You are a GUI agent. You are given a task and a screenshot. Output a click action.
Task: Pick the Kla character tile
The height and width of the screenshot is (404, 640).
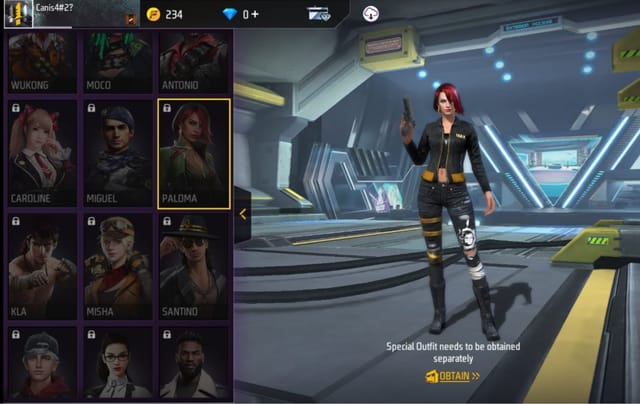[41, 266]
